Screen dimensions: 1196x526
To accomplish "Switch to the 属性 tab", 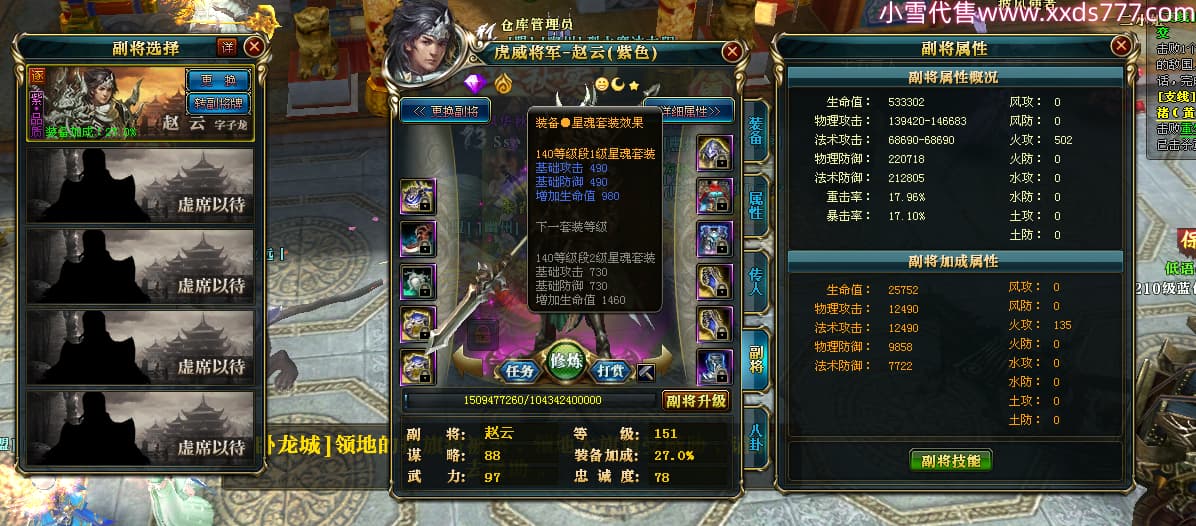I will 756,205.
